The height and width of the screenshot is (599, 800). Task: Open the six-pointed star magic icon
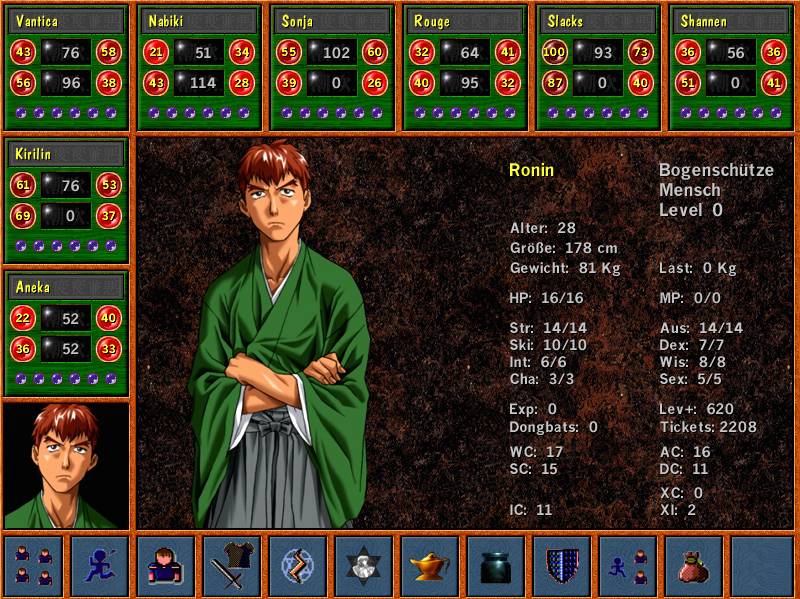point(364,566)
